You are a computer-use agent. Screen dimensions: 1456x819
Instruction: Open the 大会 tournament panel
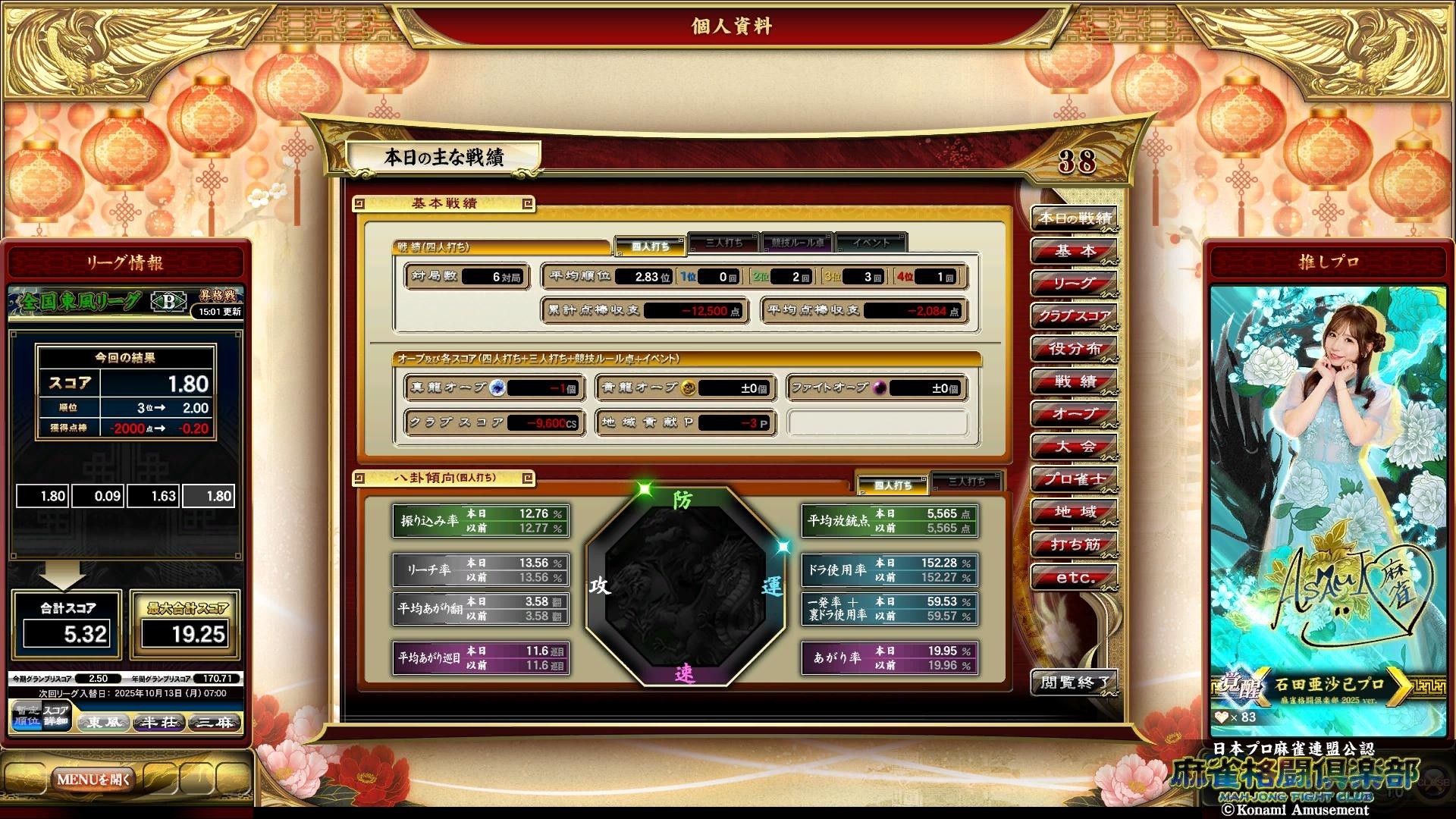[x=1074, y=446]
